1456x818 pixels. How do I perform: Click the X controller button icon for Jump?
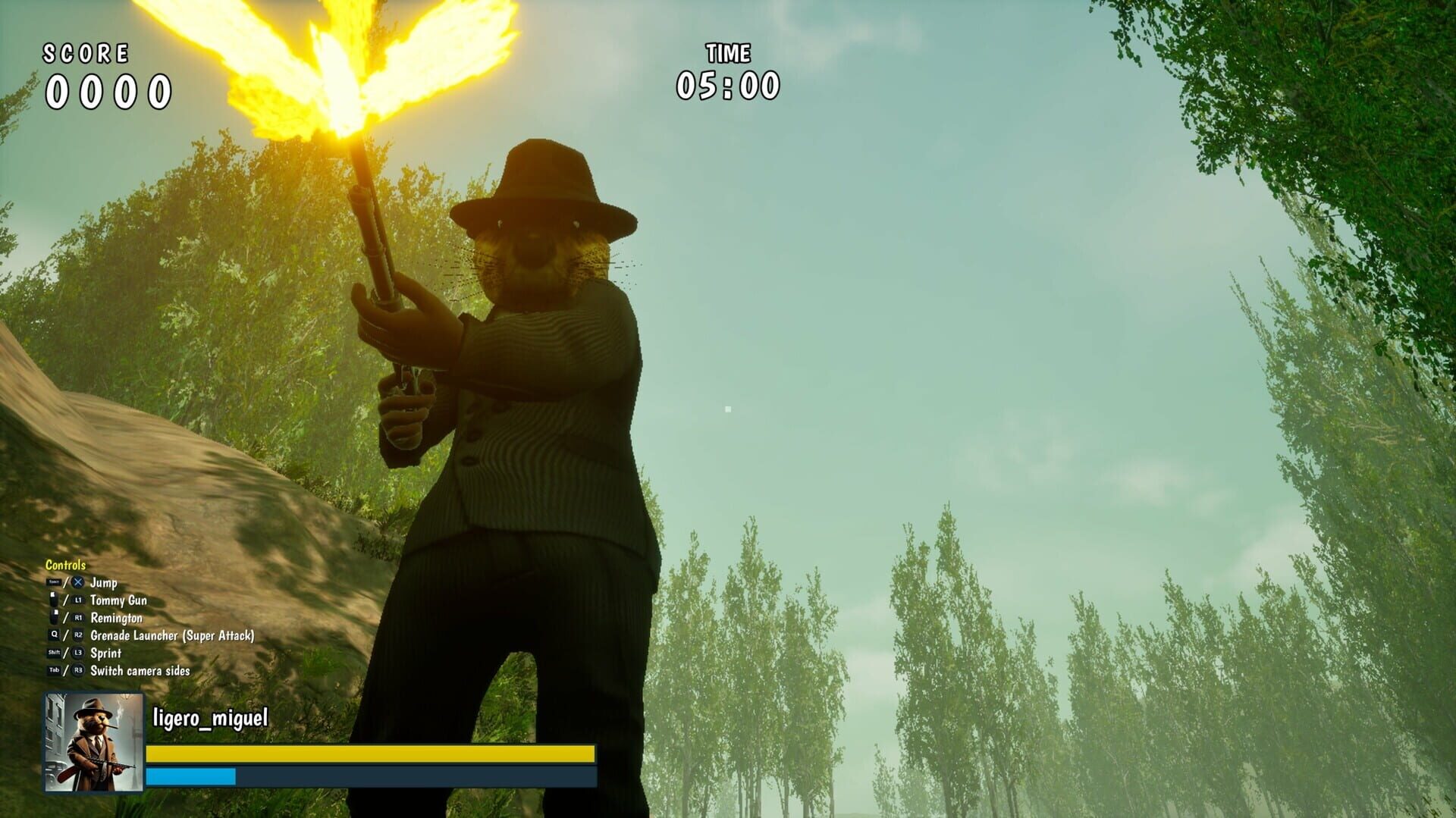point(77,582)
